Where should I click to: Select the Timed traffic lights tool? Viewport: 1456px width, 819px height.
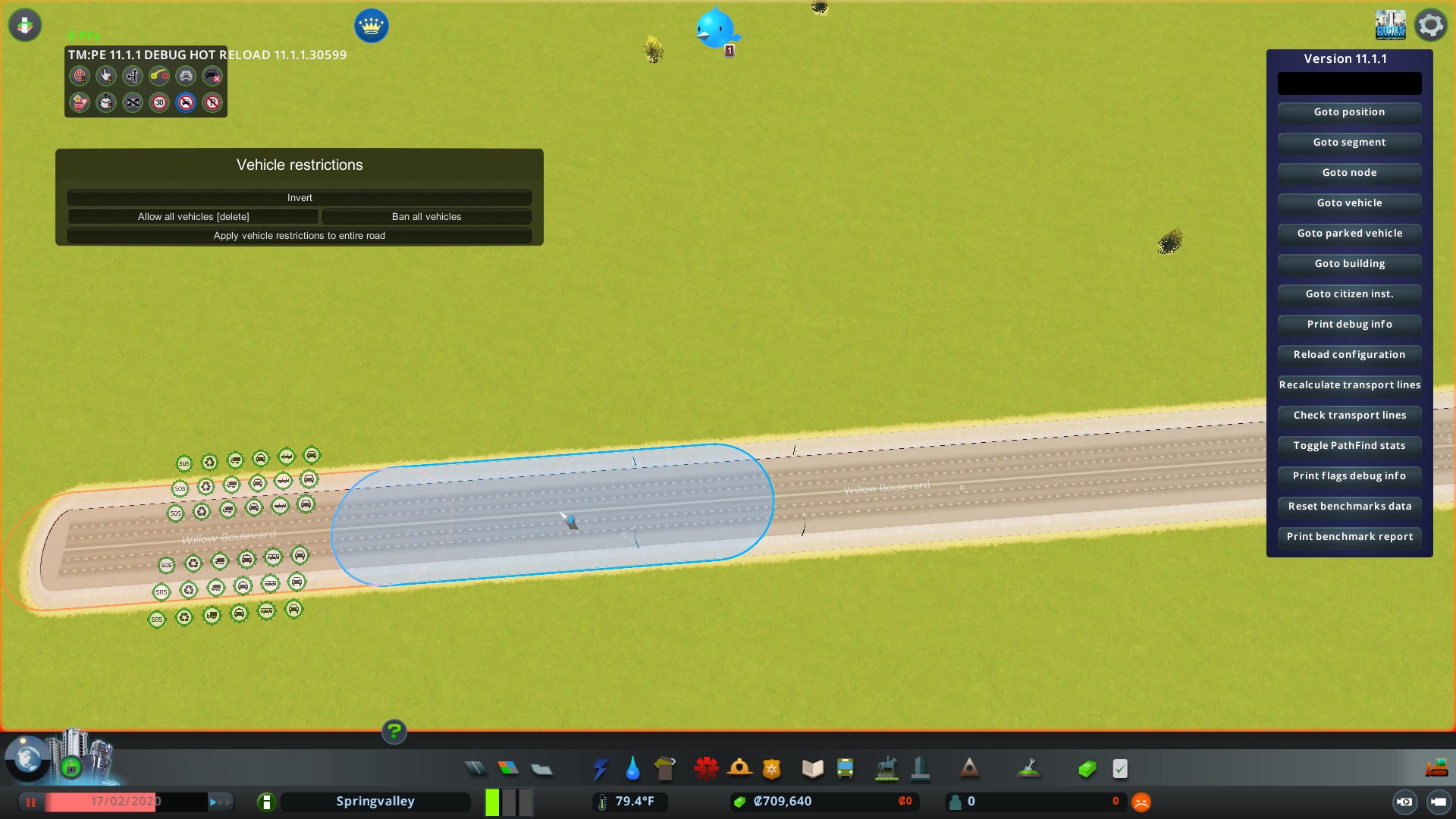click(106, 102)
